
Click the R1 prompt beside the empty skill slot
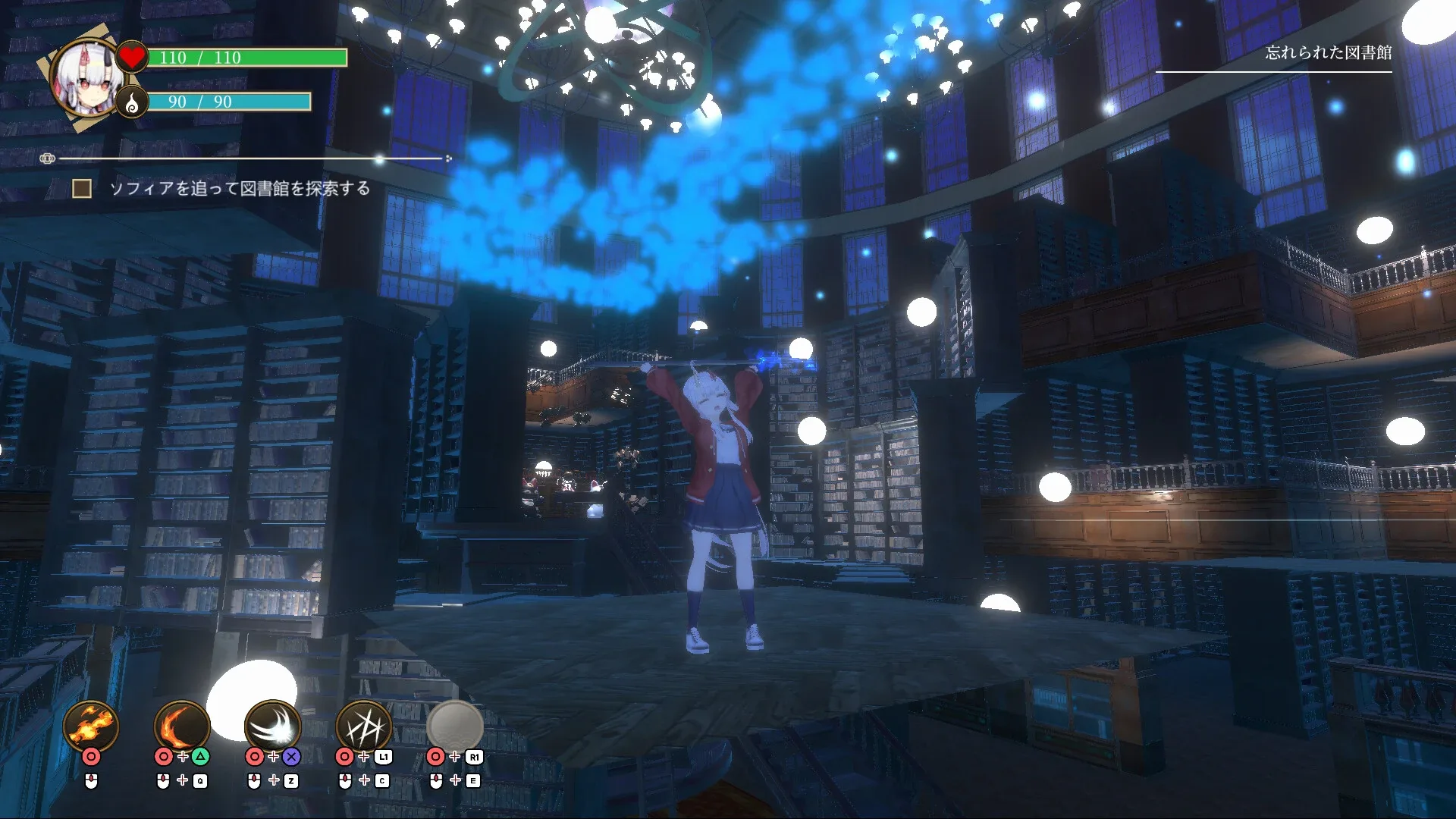coord(475,756)
